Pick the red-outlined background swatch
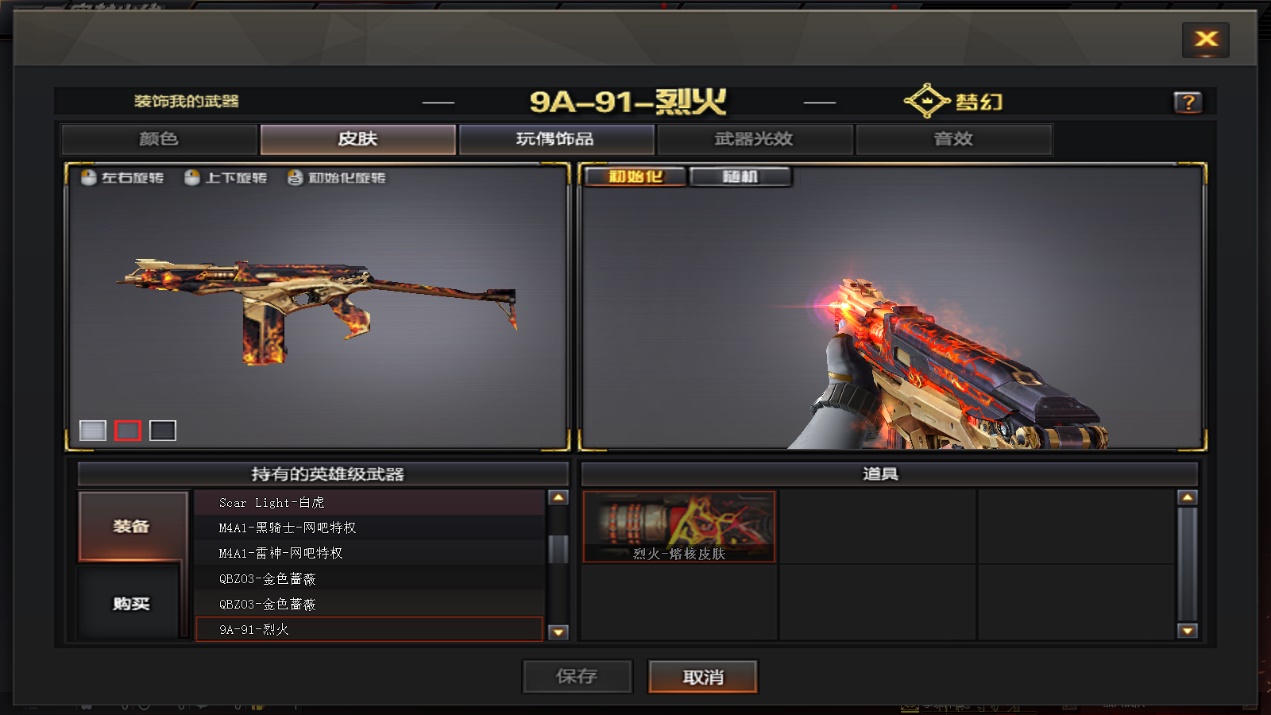 128,430
